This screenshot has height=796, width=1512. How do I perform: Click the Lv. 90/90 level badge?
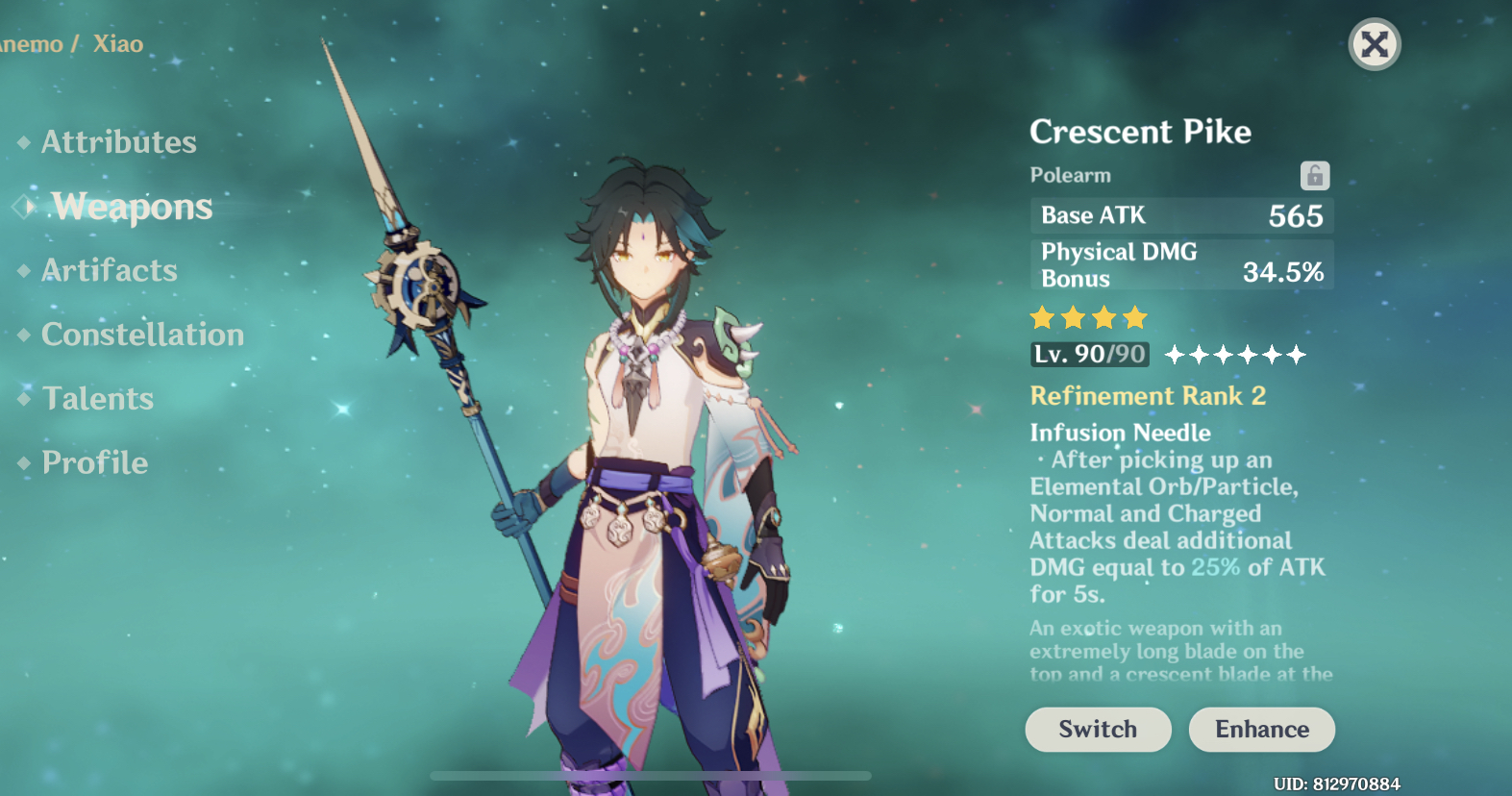1087,354
